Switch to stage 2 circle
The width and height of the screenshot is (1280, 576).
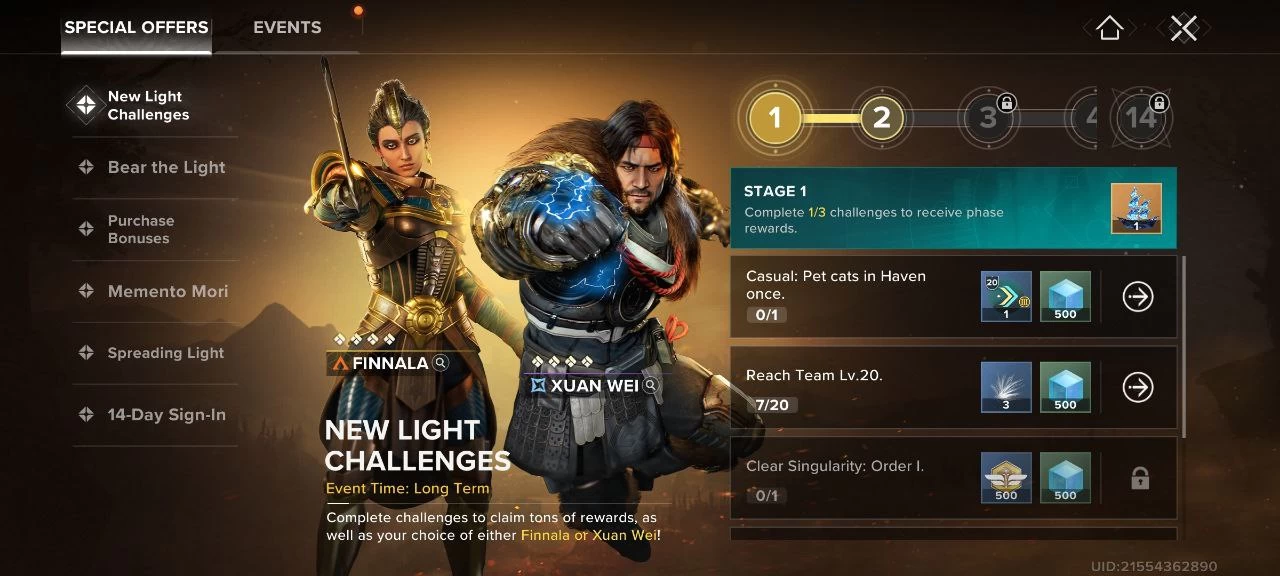click(881, 118)
